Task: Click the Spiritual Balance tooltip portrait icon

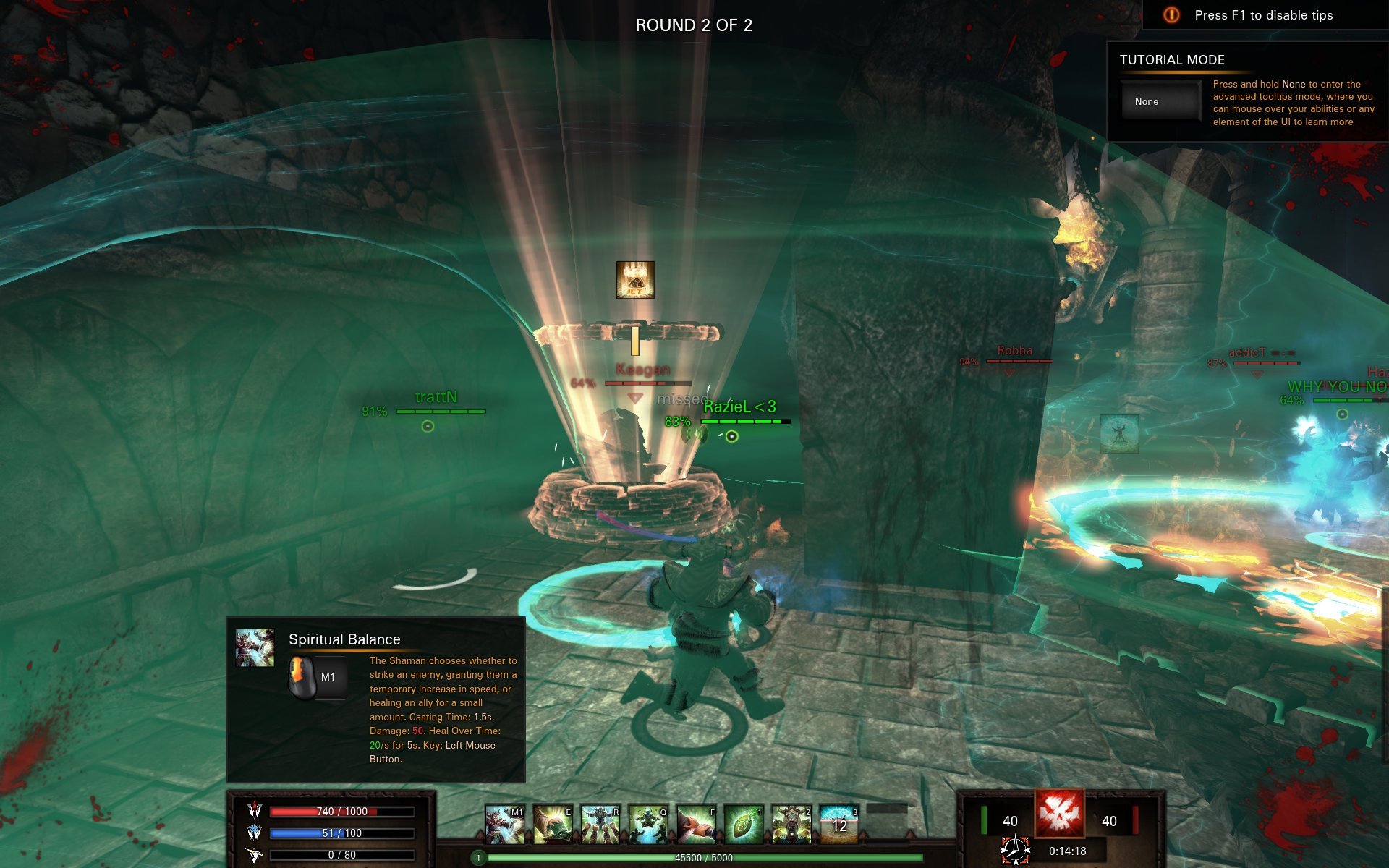Action: pos(255,647)
